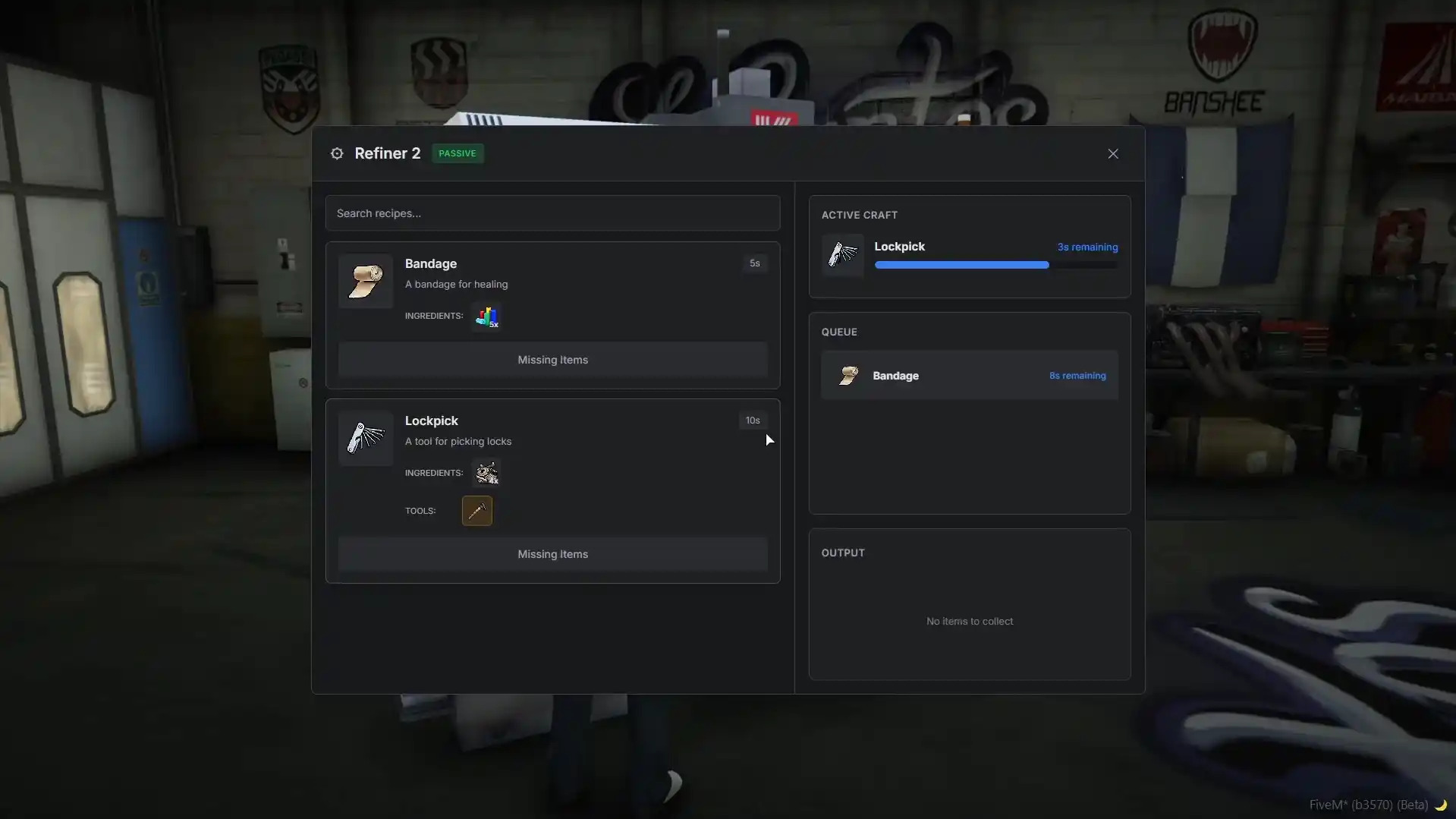The height and width of the screenshot is (819, 1456).
Task: Click the 5x cloth ingredient icon for Bandage
Action: coord(486,317)
